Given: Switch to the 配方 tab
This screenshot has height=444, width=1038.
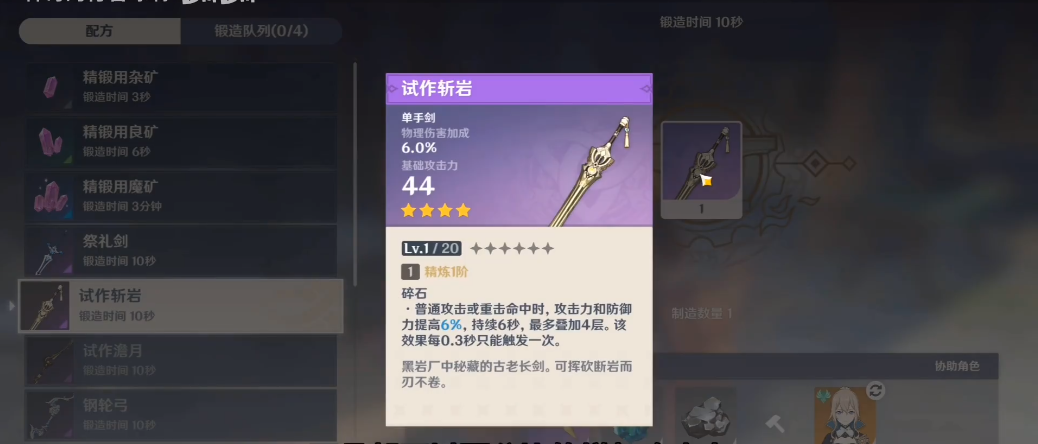Looking at the screenshot, I should coord(99,32).
